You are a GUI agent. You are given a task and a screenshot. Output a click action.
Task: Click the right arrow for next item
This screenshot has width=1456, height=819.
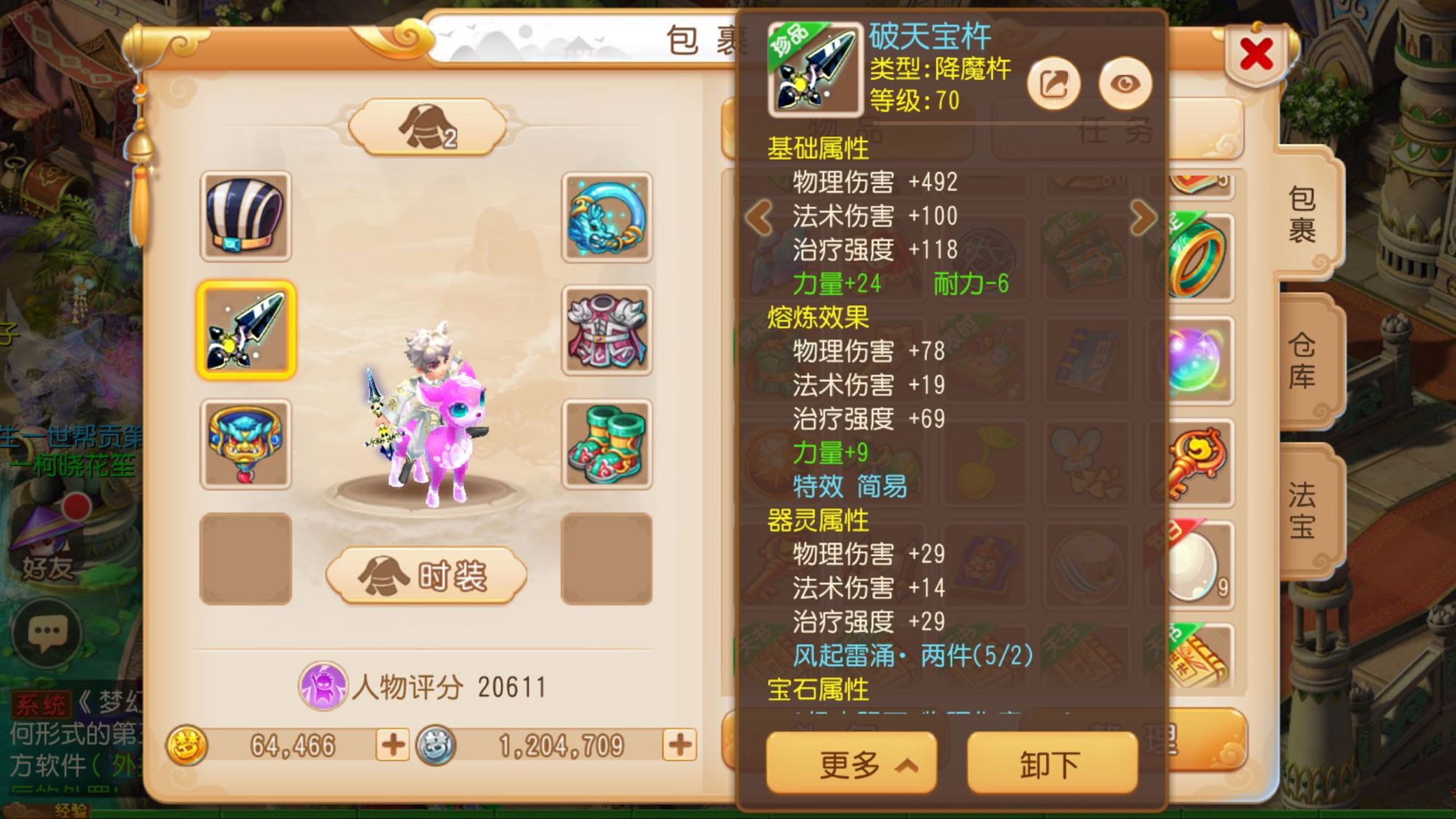[1142, 218]
